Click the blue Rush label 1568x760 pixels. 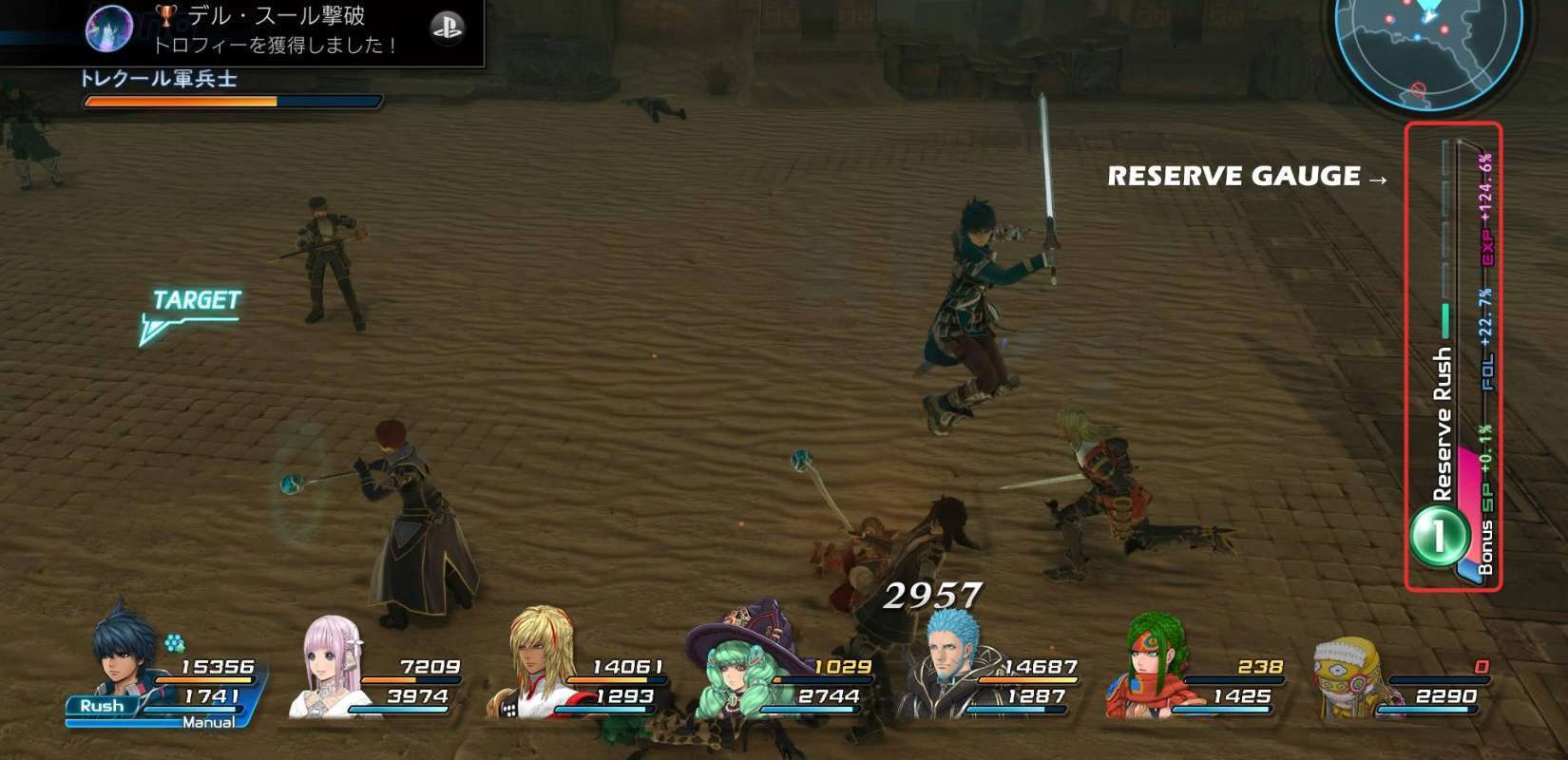102,706
